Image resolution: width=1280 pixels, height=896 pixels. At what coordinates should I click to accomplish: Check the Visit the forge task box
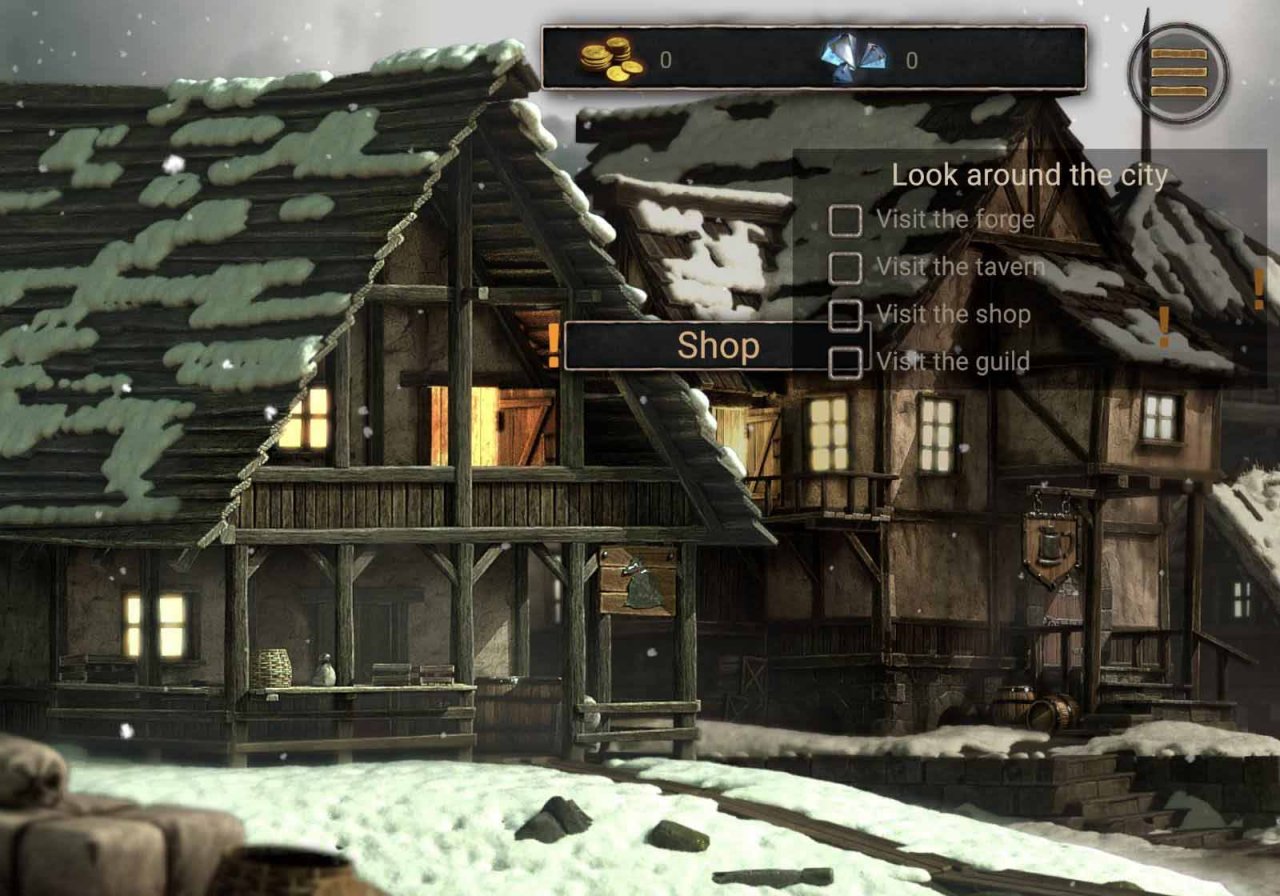click(x=848, y=219)
